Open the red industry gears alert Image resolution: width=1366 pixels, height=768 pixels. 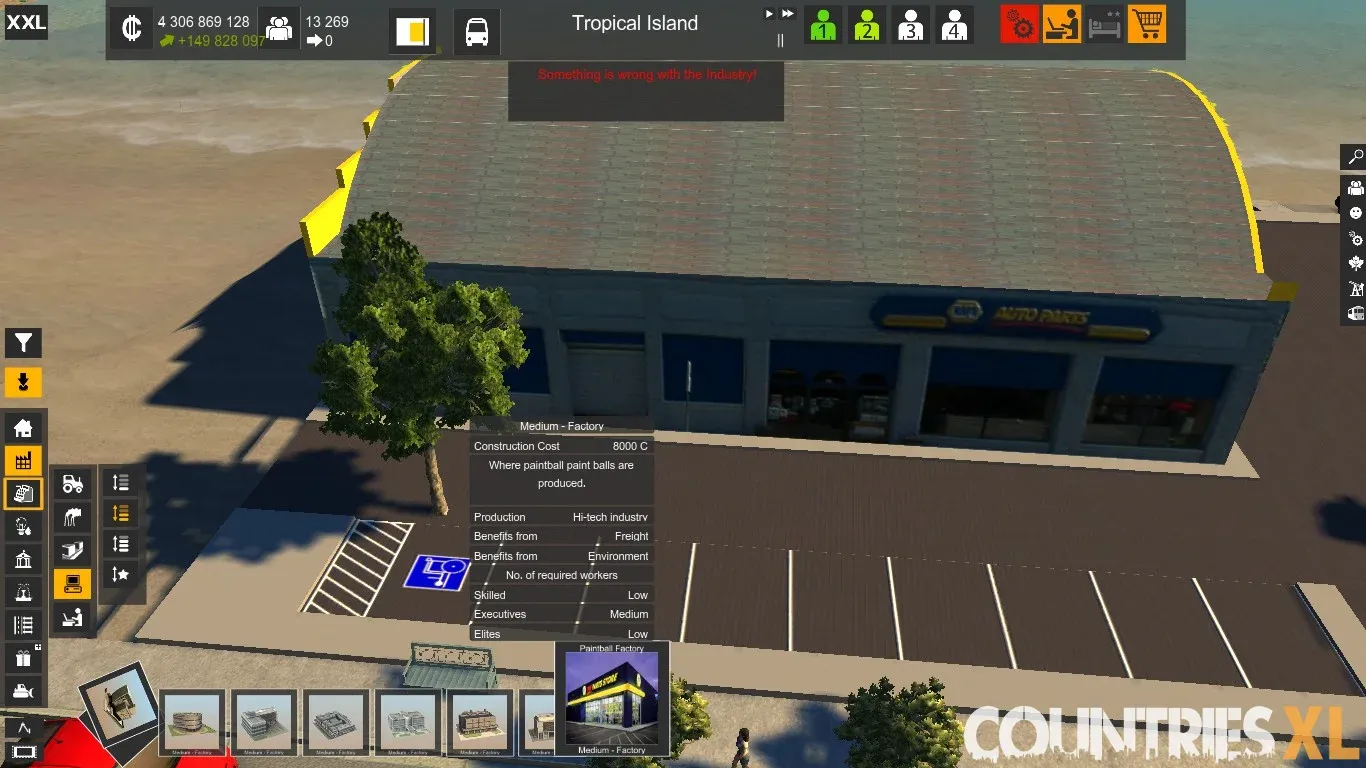(1019, 25)
